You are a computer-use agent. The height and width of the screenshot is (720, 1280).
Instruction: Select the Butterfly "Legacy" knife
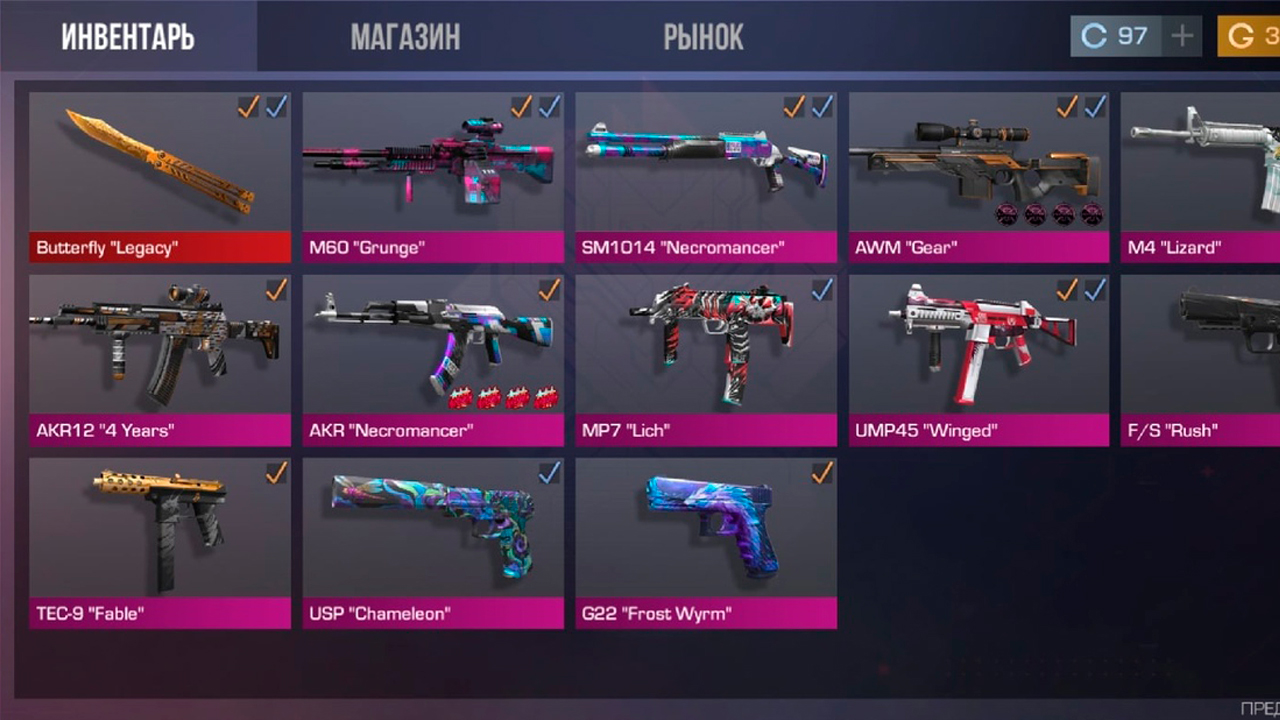[x=160, y=177]
